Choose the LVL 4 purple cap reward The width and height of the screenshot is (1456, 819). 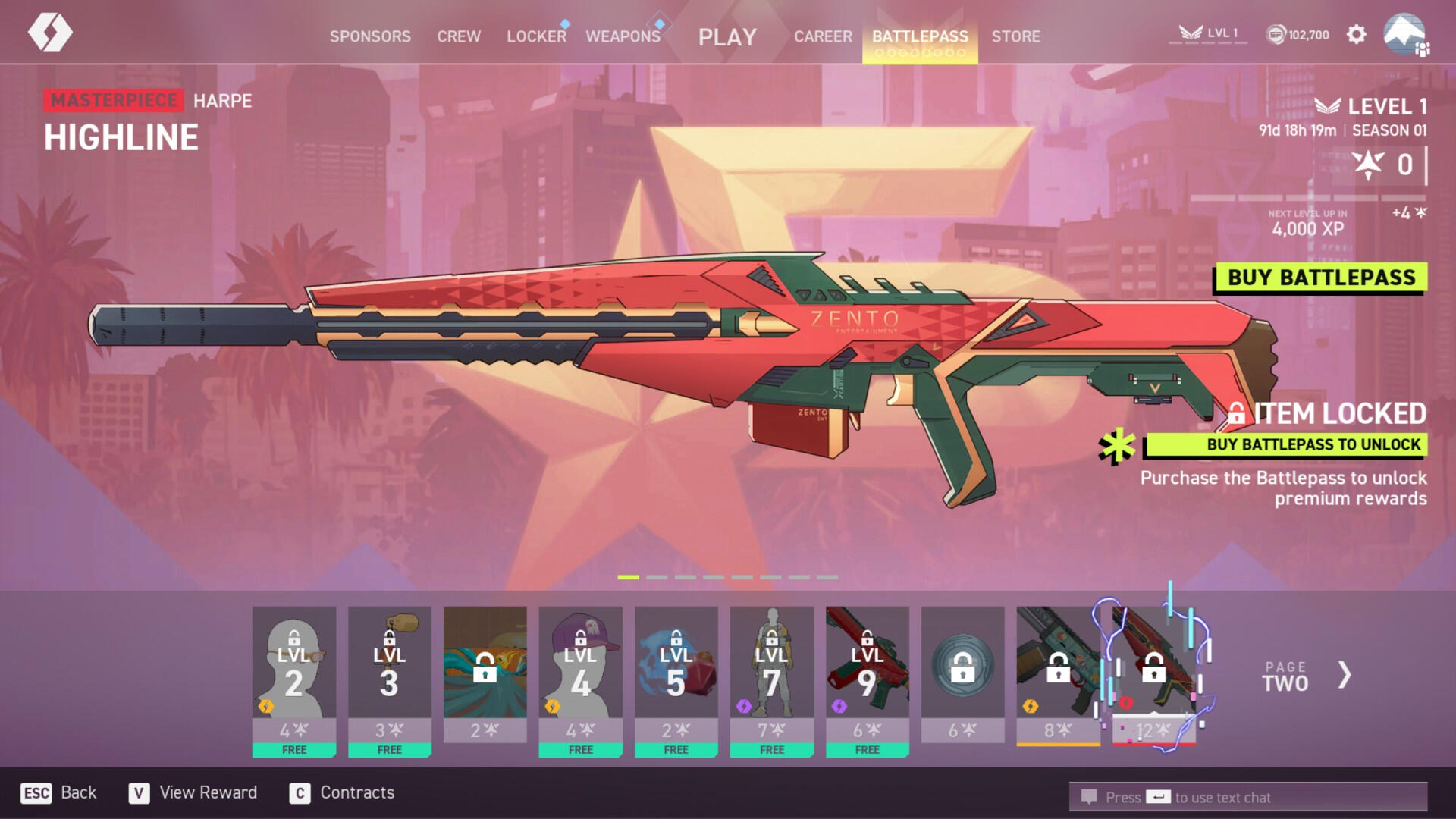click(581, 675)
